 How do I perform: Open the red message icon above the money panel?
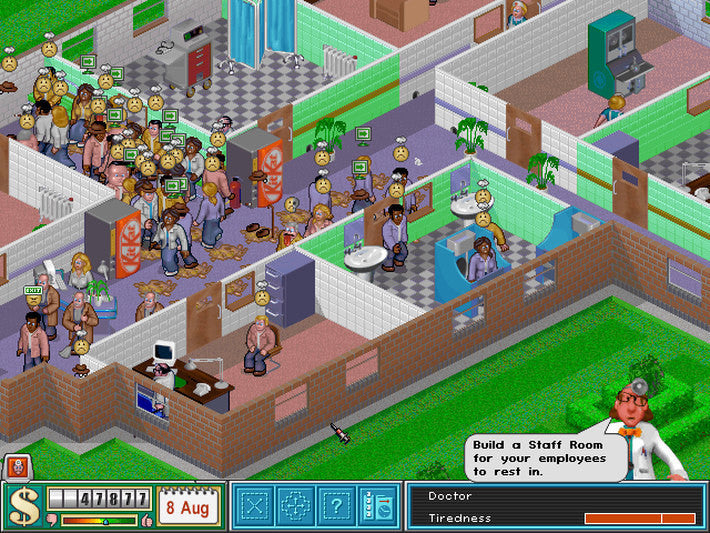coord(16,466)
